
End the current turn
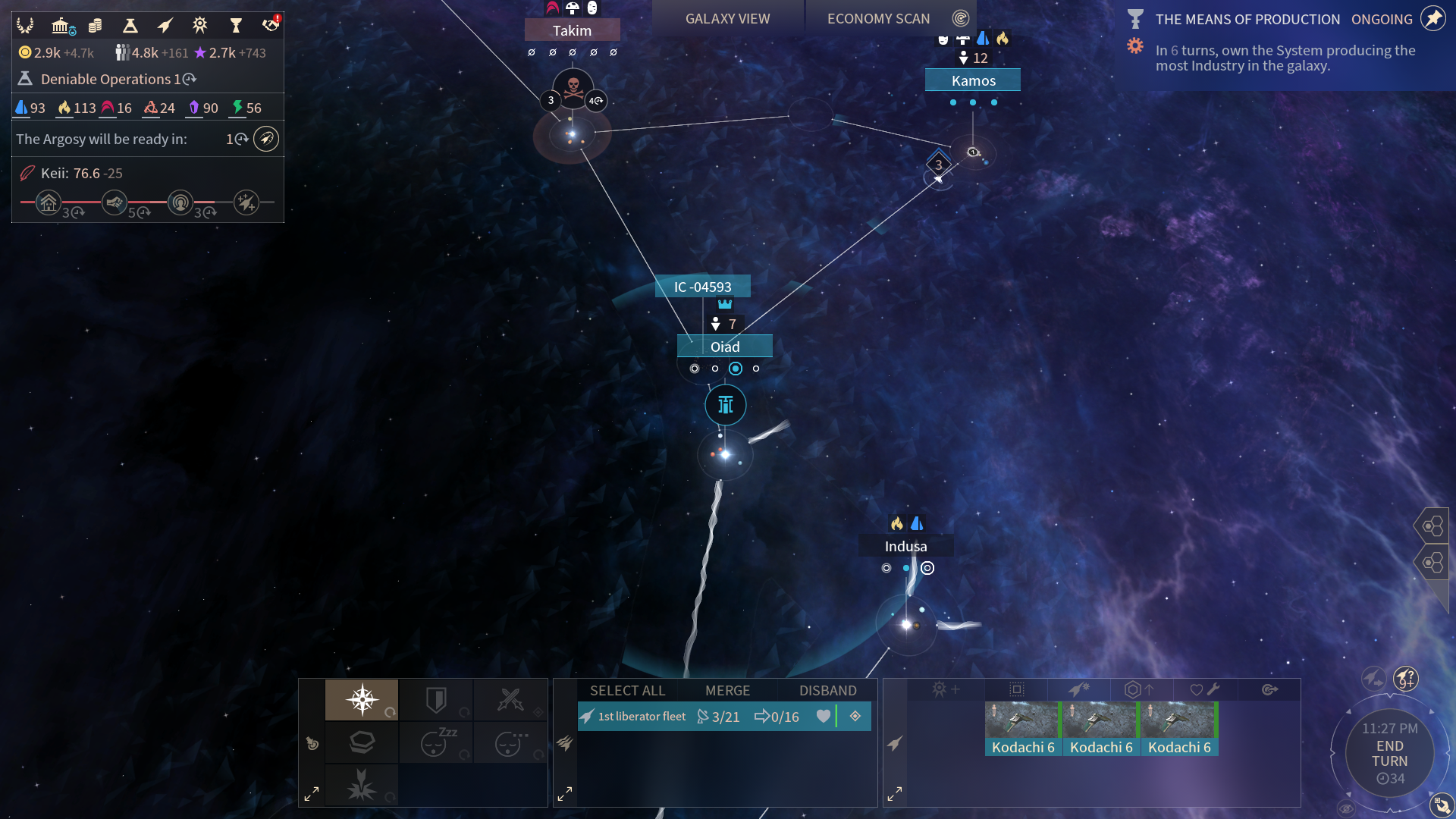click(1389, 754)
